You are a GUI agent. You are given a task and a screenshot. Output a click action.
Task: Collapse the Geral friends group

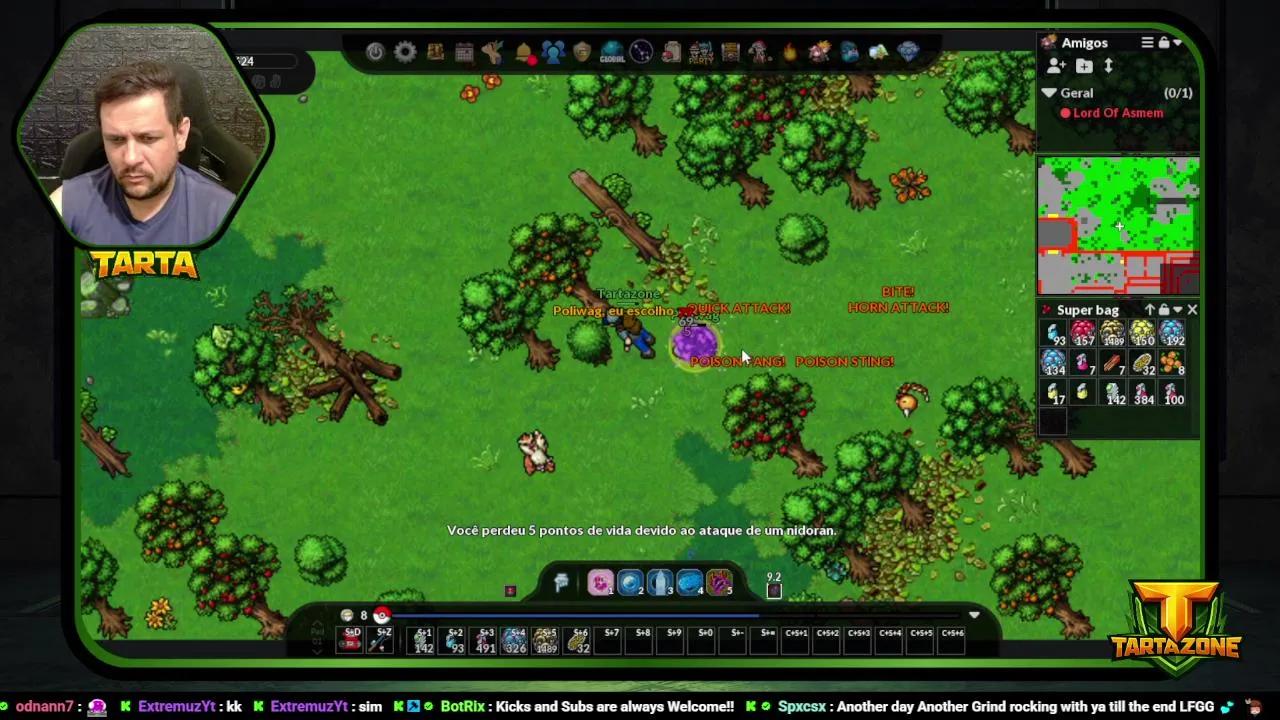1049,93
